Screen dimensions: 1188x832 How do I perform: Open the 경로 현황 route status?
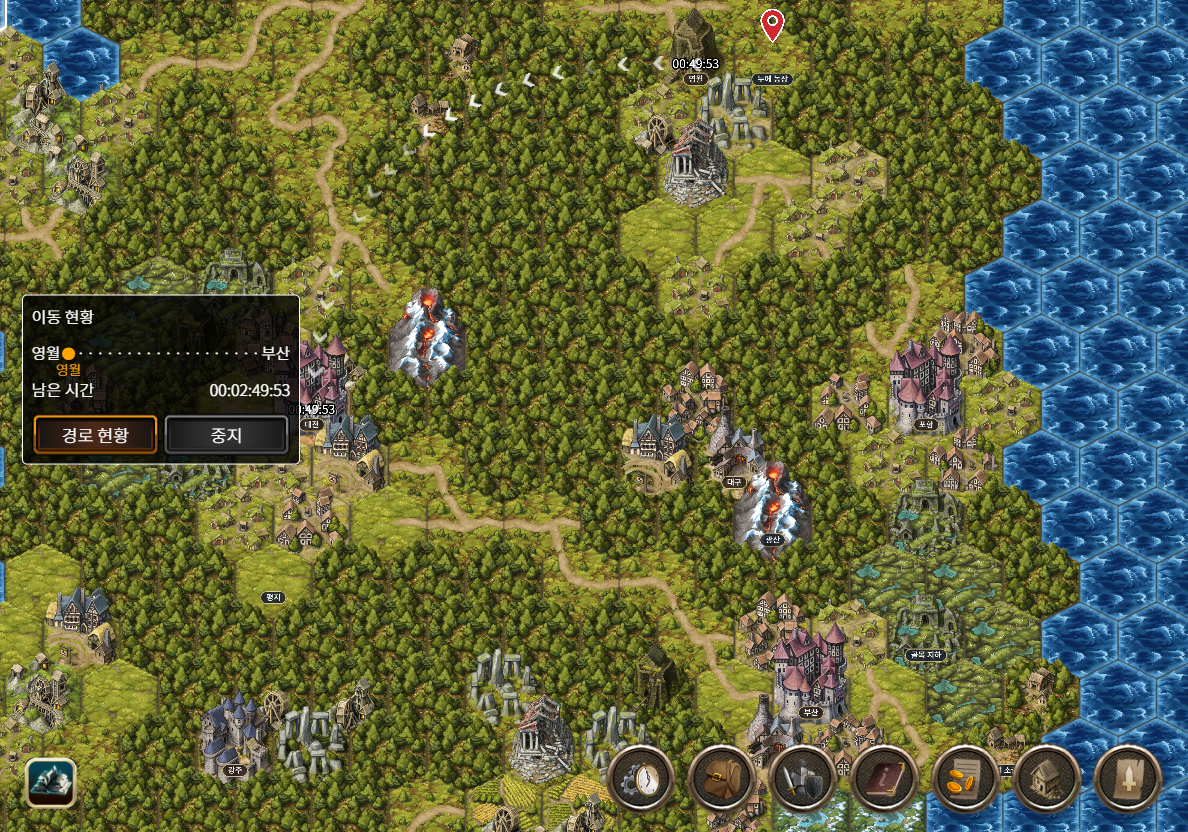point(96,435)
